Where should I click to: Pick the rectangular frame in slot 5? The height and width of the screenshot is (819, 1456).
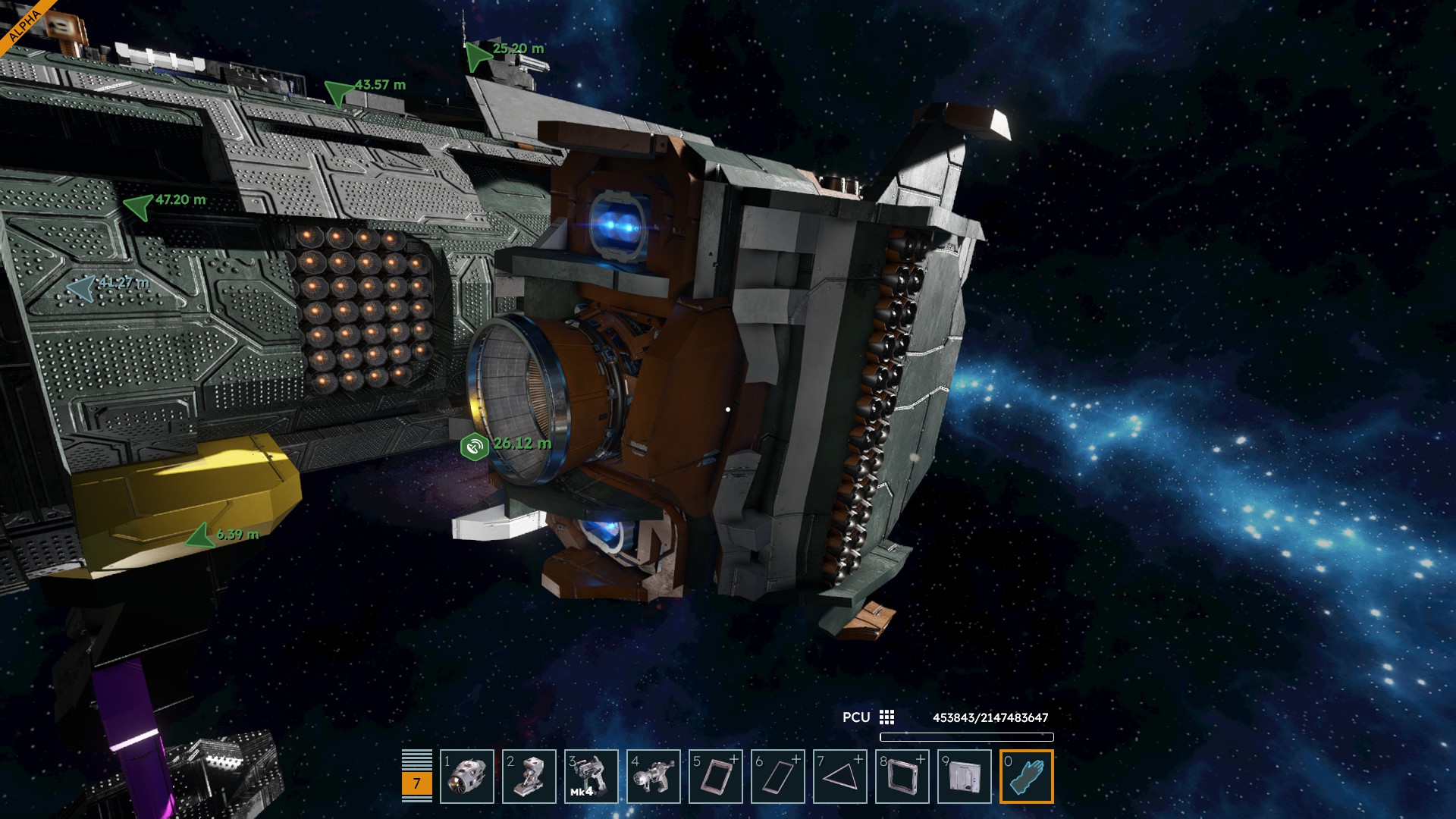716,777
